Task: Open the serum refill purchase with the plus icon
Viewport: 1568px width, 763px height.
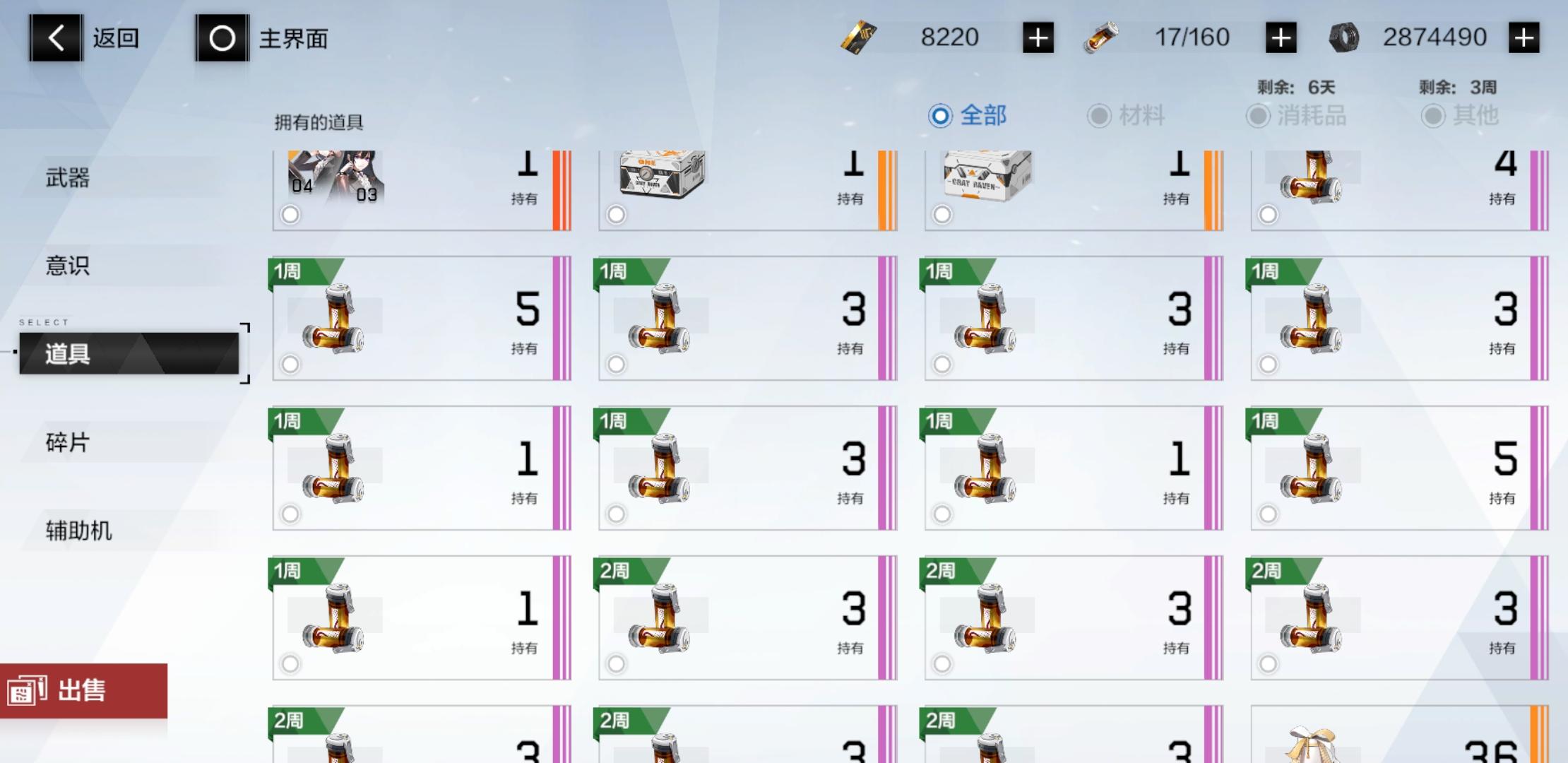Action: point(1280,37)
